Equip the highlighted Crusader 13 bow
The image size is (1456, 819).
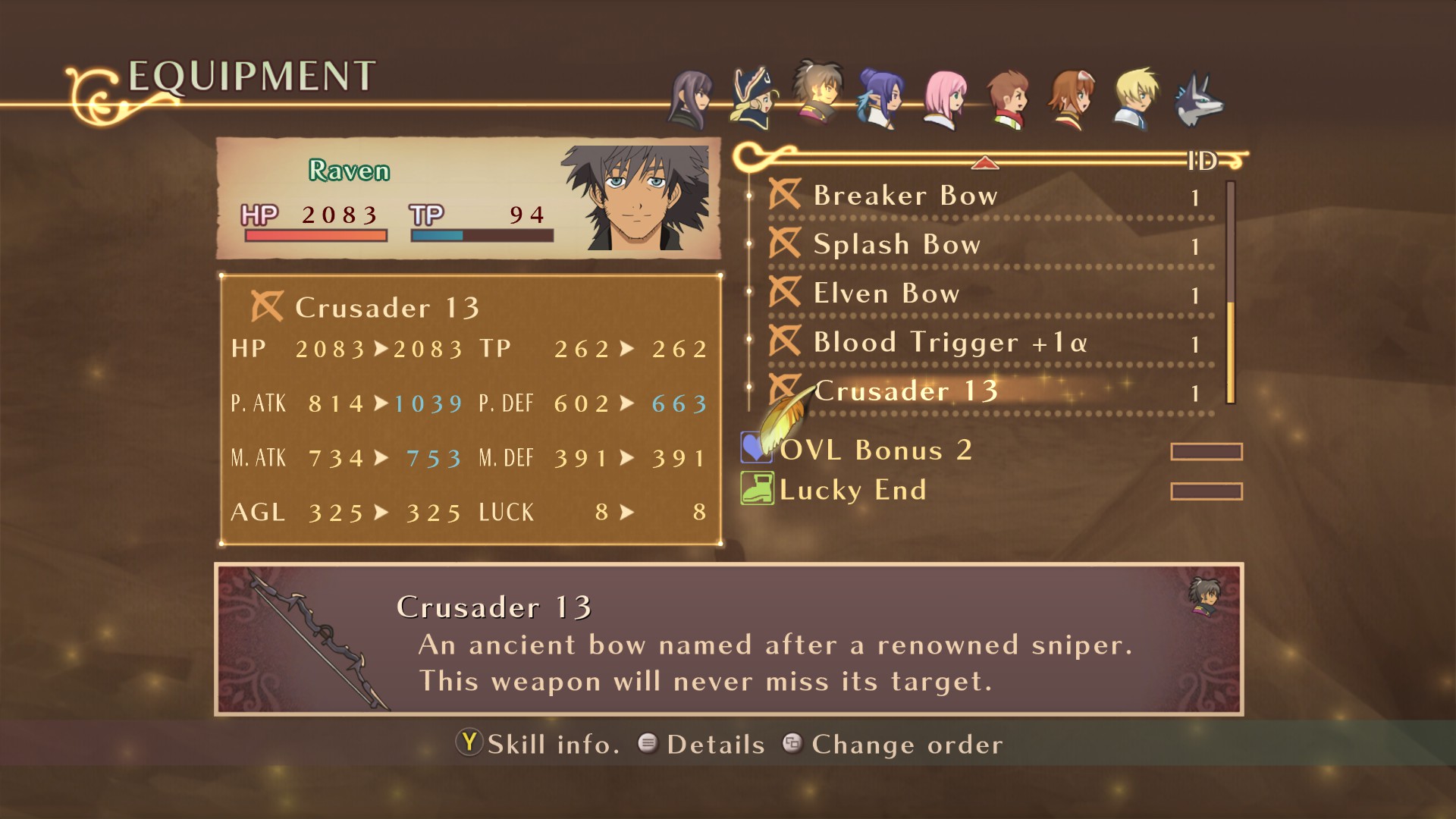tap(905, 391)
